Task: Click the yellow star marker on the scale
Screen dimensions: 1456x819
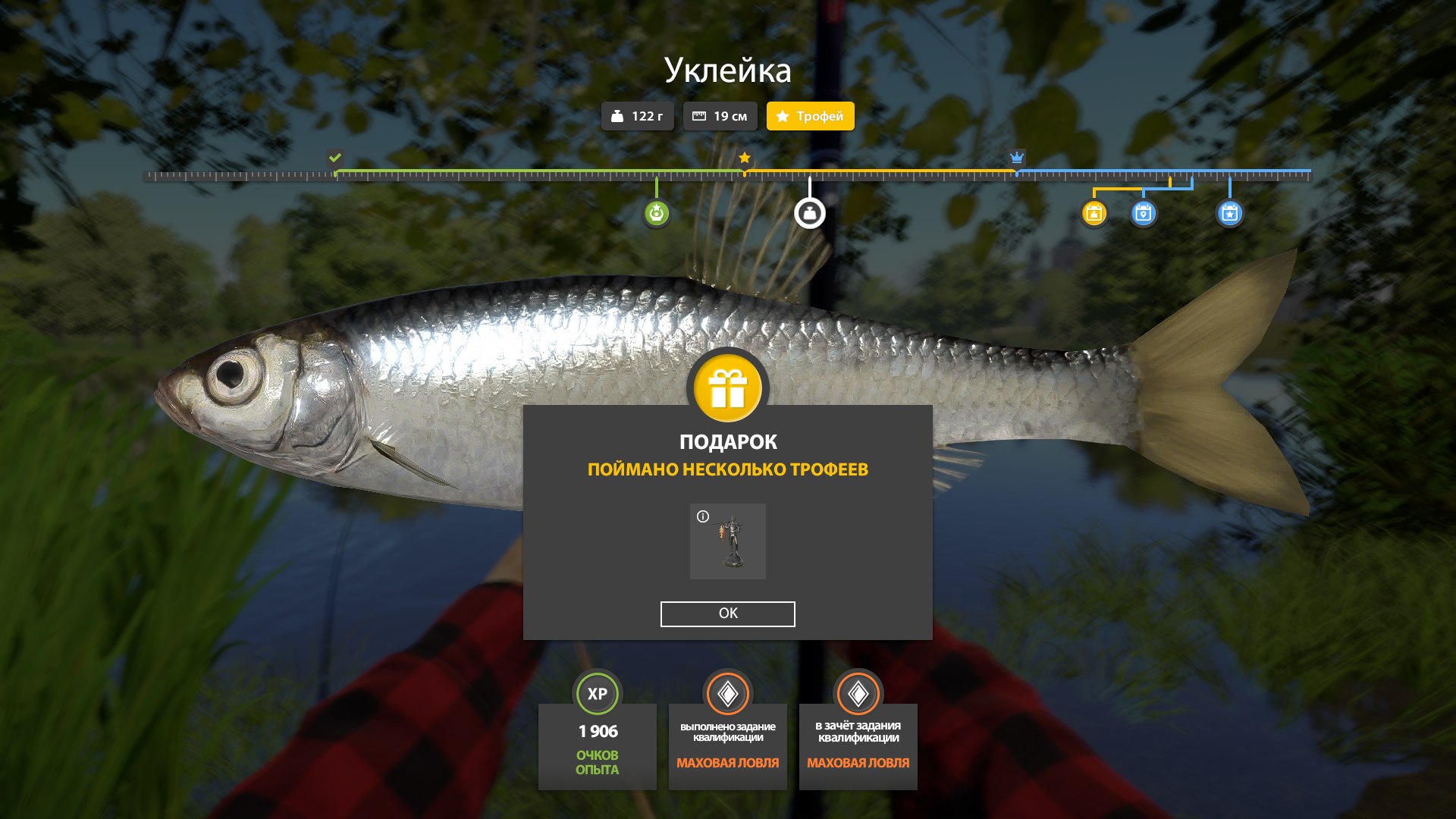Action: [744, 158]
